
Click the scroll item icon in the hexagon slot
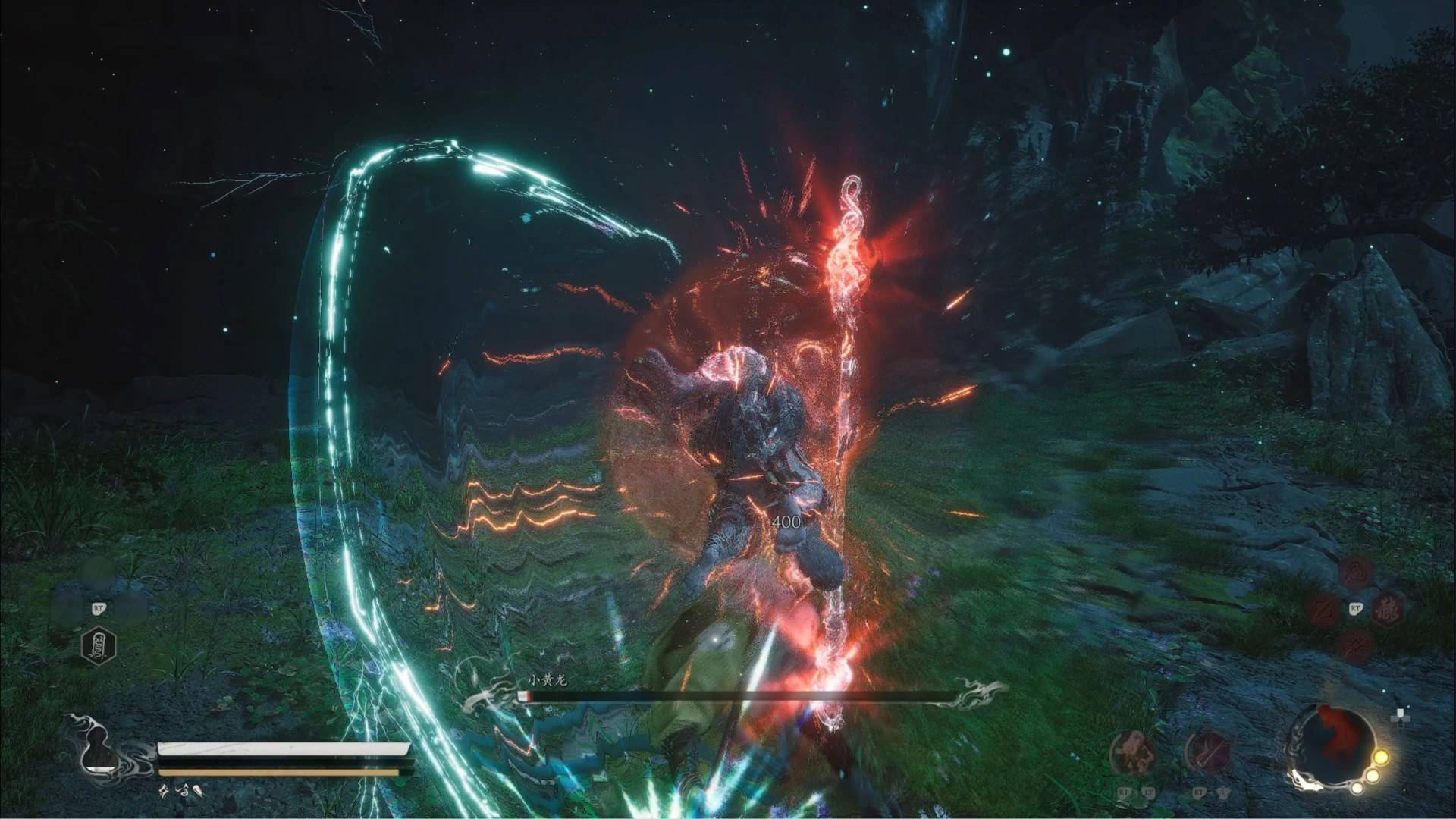99,647
